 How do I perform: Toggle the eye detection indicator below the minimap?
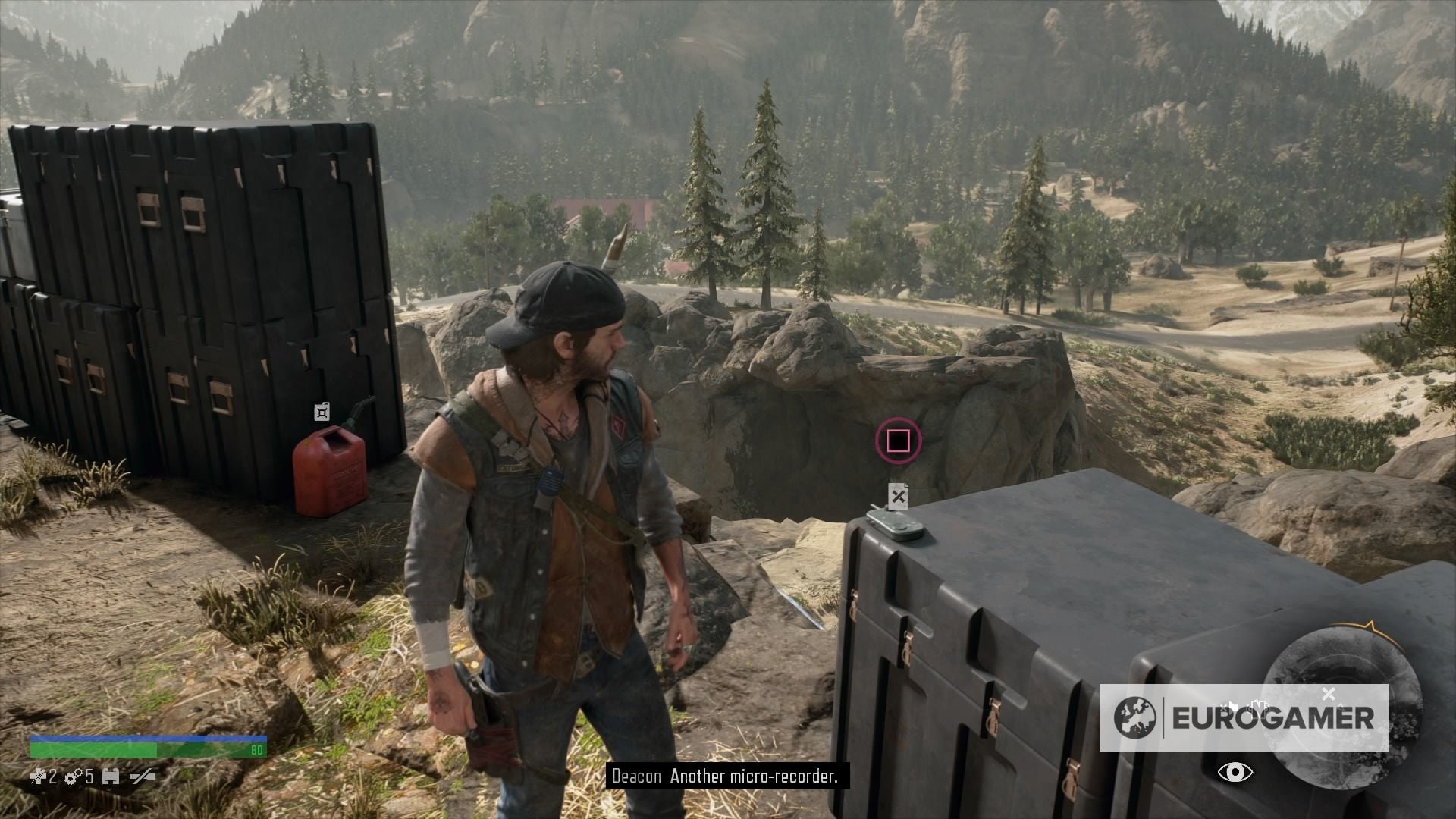tap(1236, 773)
